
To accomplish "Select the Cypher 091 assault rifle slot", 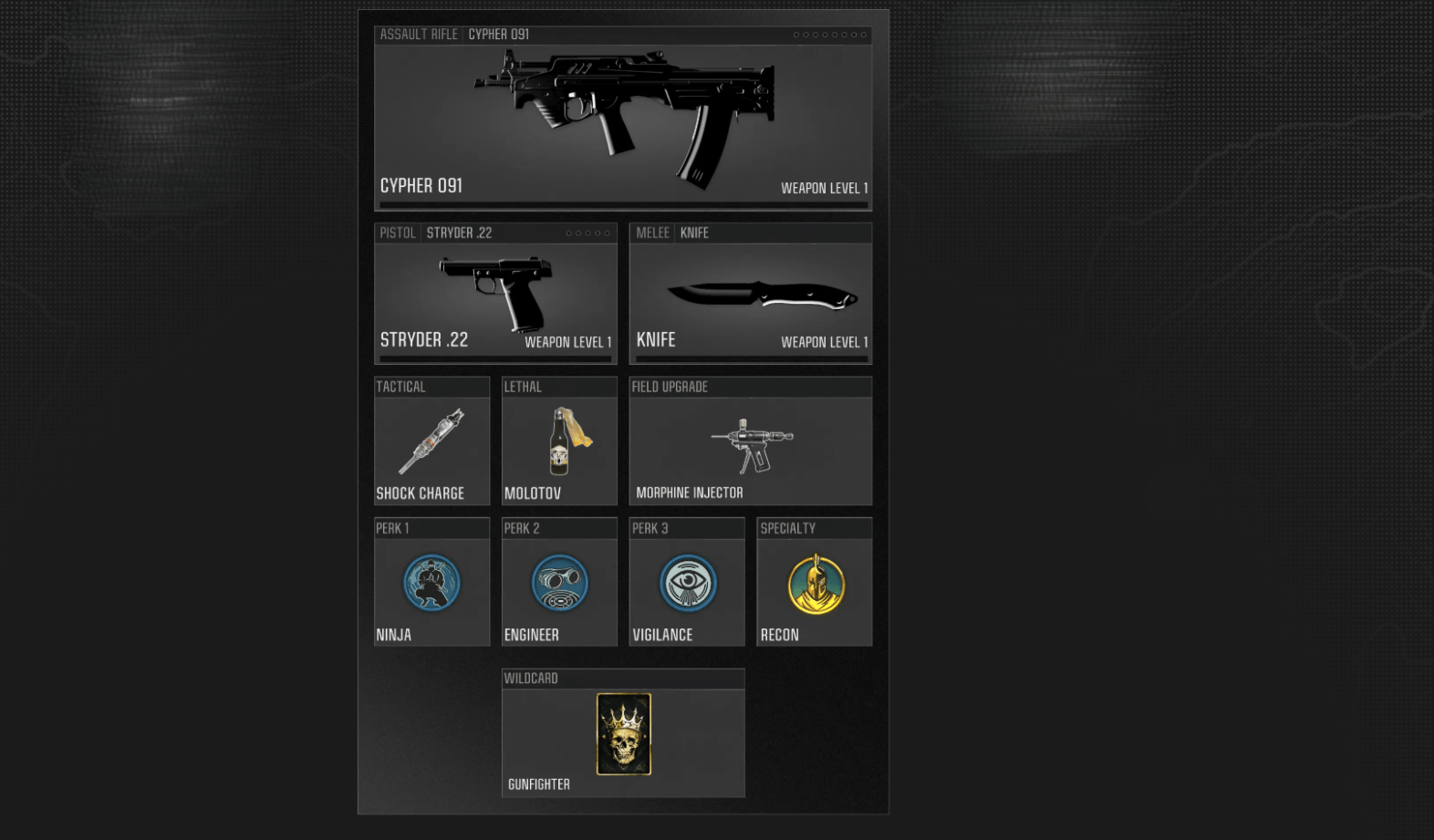I will coord(623,119).
